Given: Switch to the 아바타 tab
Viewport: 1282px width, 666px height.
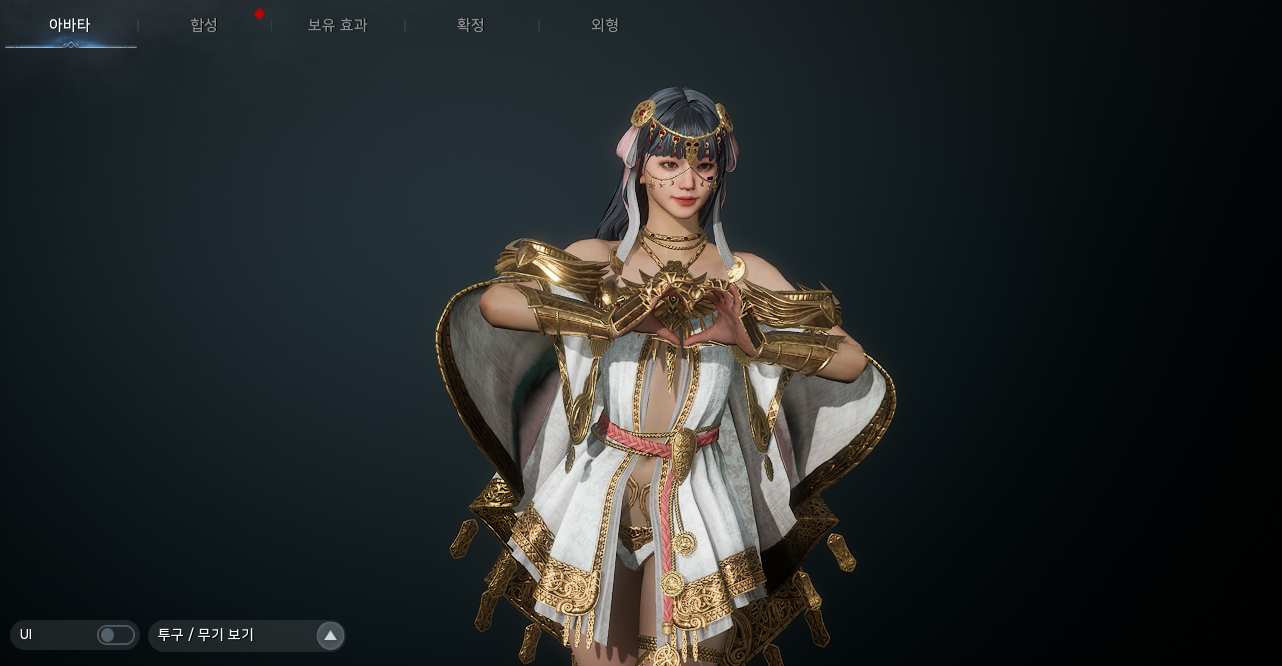Looking at the screenshot, I should point(69,25).
